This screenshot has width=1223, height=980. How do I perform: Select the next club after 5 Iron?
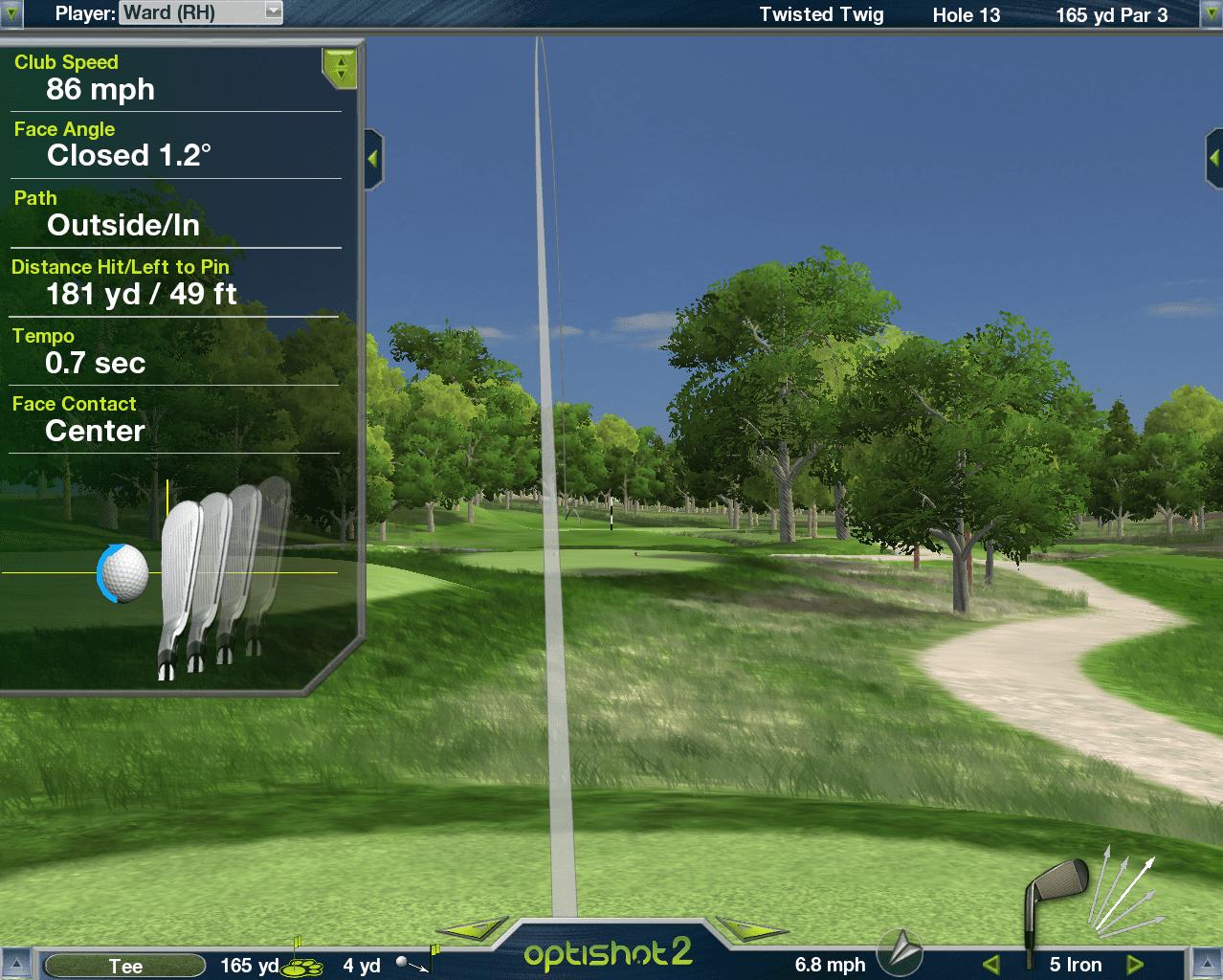pyautogui.click(x=1135, y=964)
